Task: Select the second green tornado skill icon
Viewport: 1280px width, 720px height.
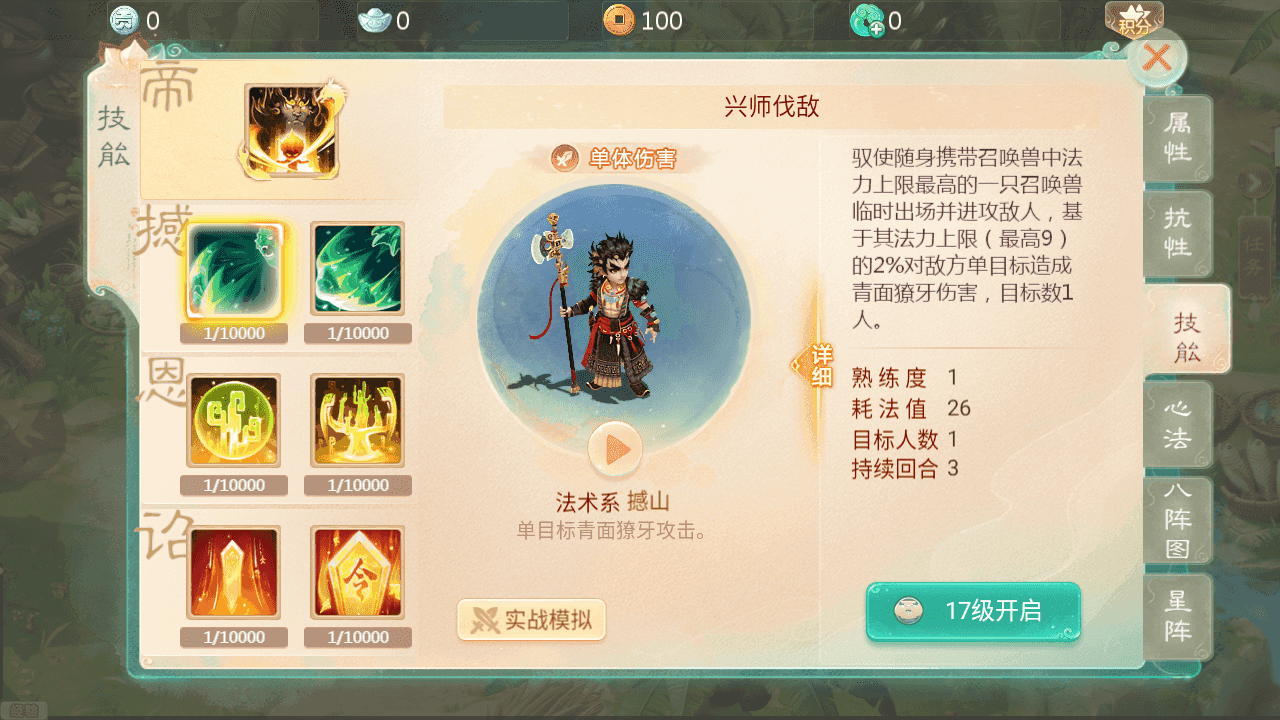Action: (357, 268)
